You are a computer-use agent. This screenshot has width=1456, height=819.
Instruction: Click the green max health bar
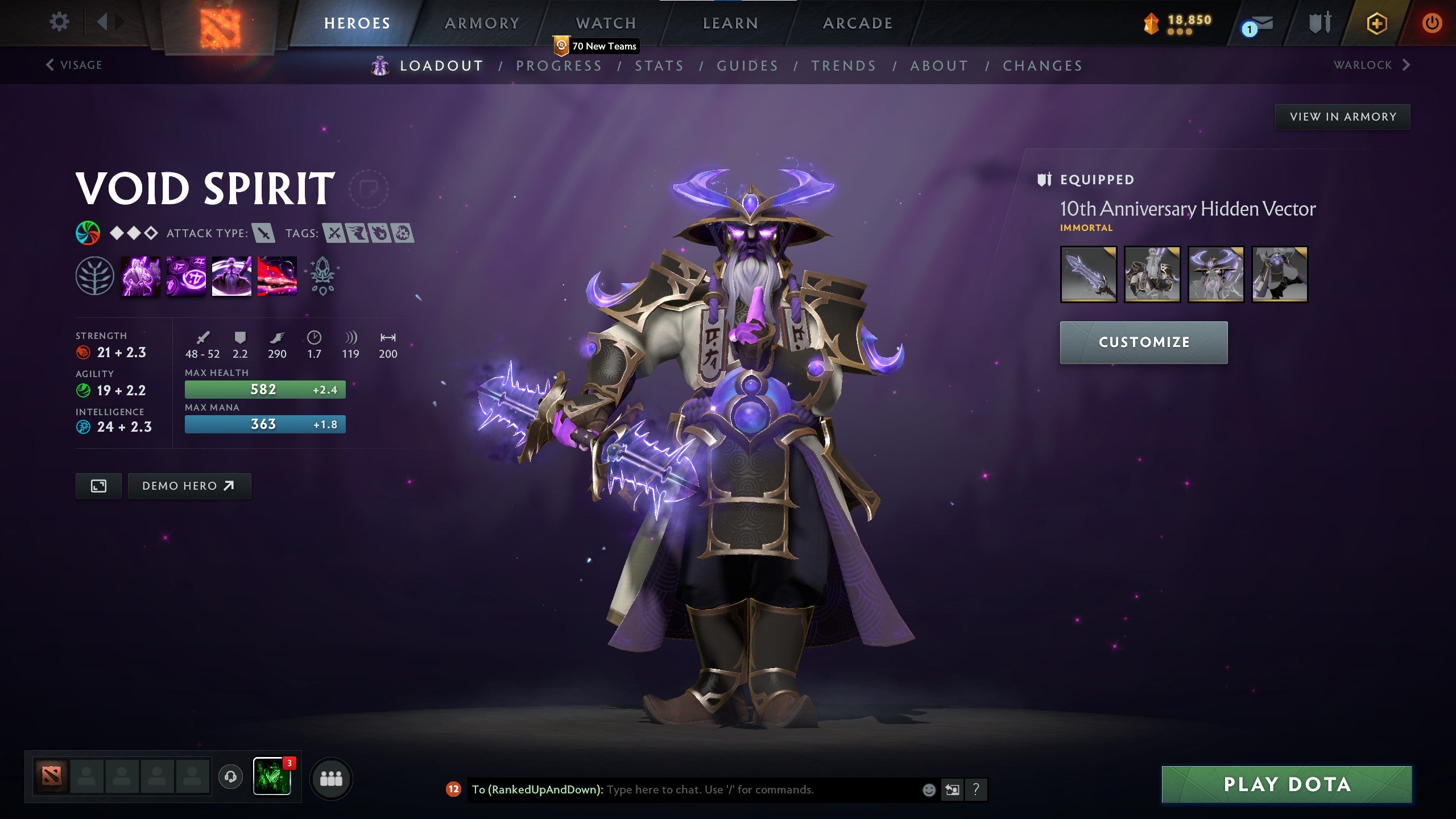pos(263,390)
